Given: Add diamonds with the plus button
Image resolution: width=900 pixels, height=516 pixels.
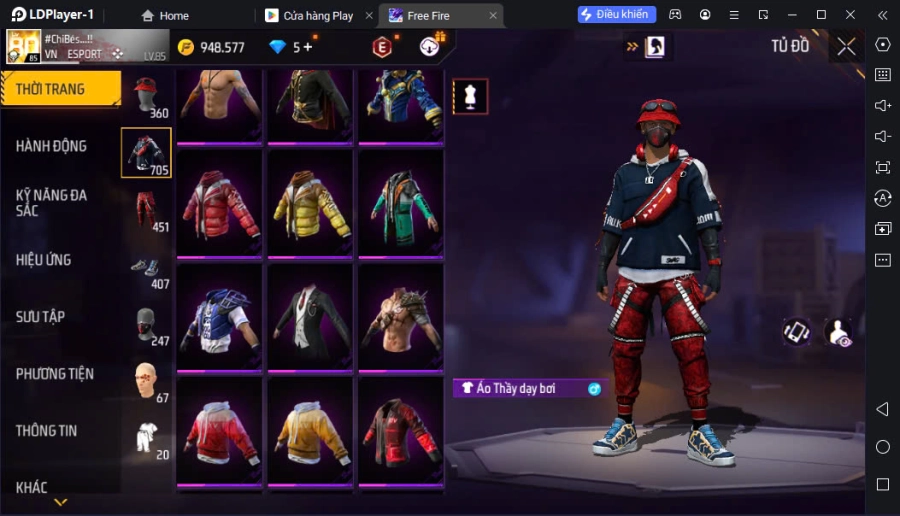Looking at the screenshot, I should pos(308,47).
